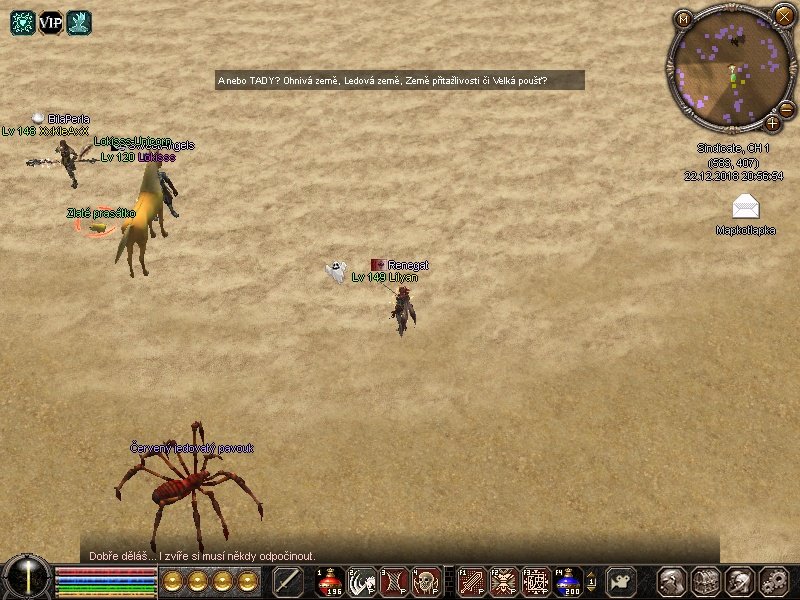Image resolution: width=800 pixels, height=600 pixels.
Task: Open the inventory chest button
Action: (x=706, y=581)
